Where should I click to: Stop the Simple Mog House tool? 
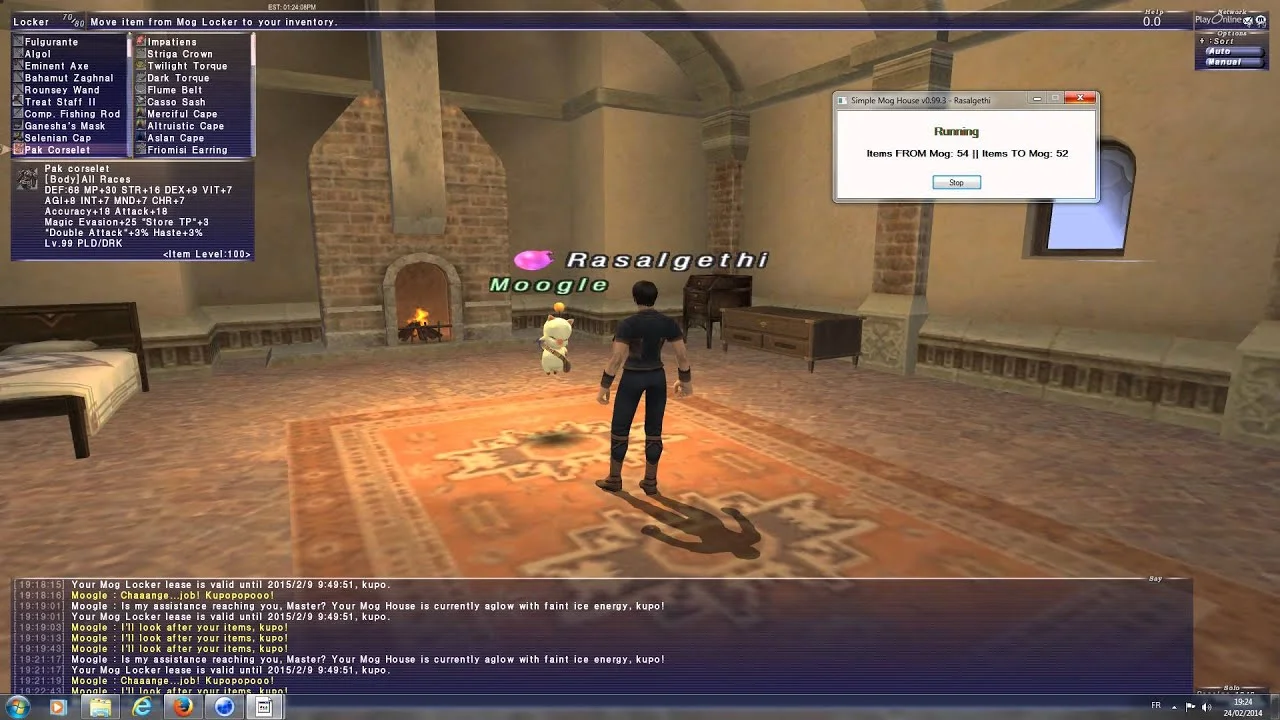[956, 182]
